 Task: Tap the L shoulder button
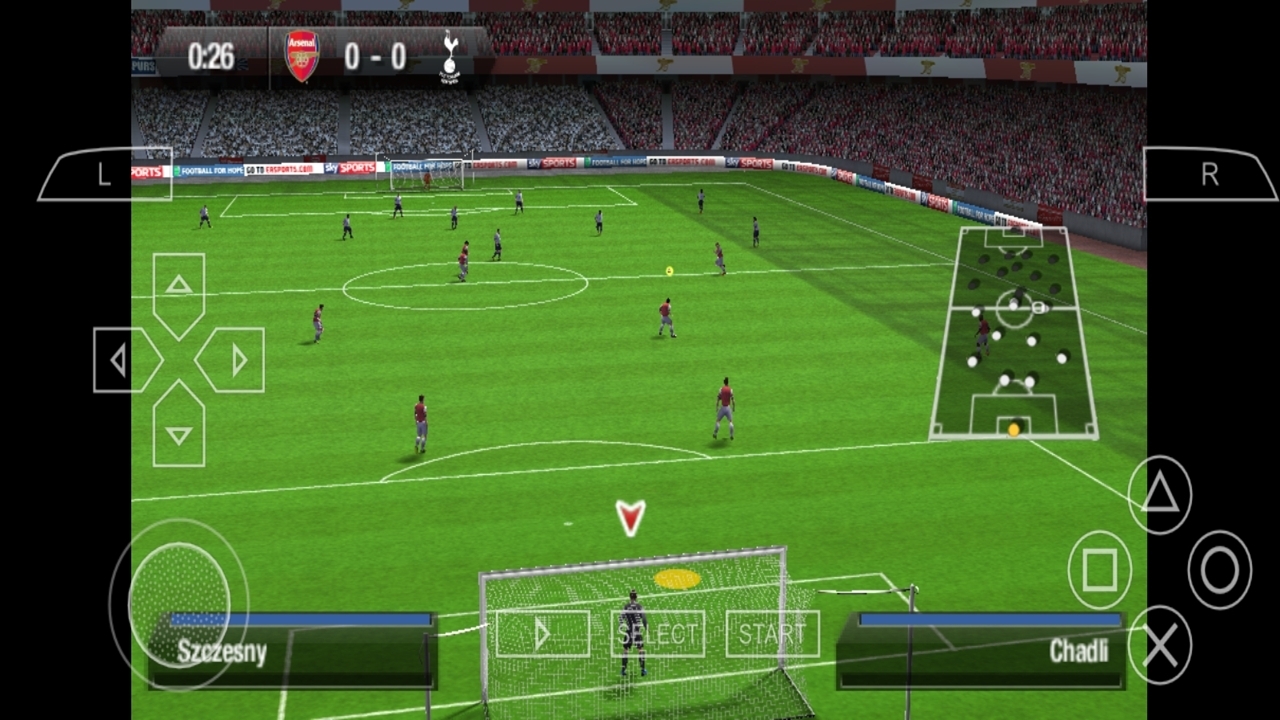click(x=104, y=175)
